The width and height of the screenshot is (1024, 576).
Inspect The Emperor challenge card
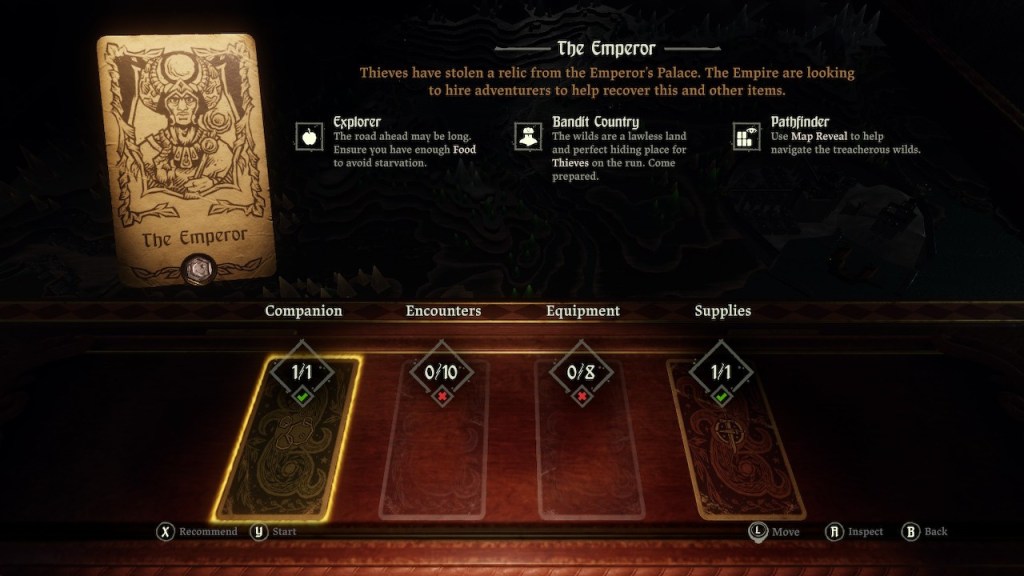click(187, 160)
